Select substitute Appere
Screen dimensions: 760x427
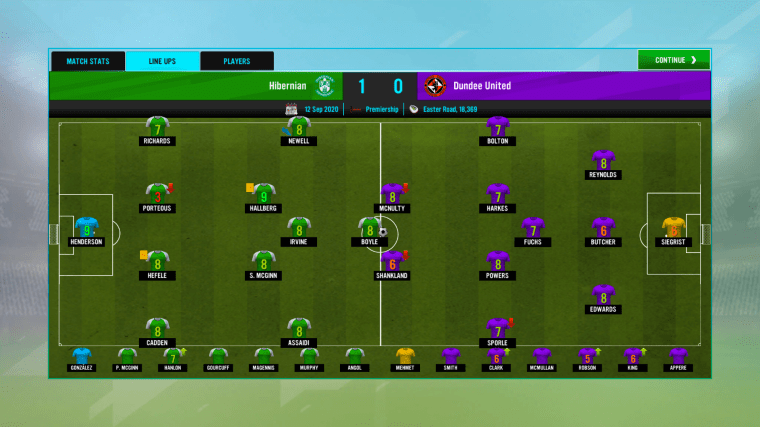pyautogui.click(x=679, y=356)
